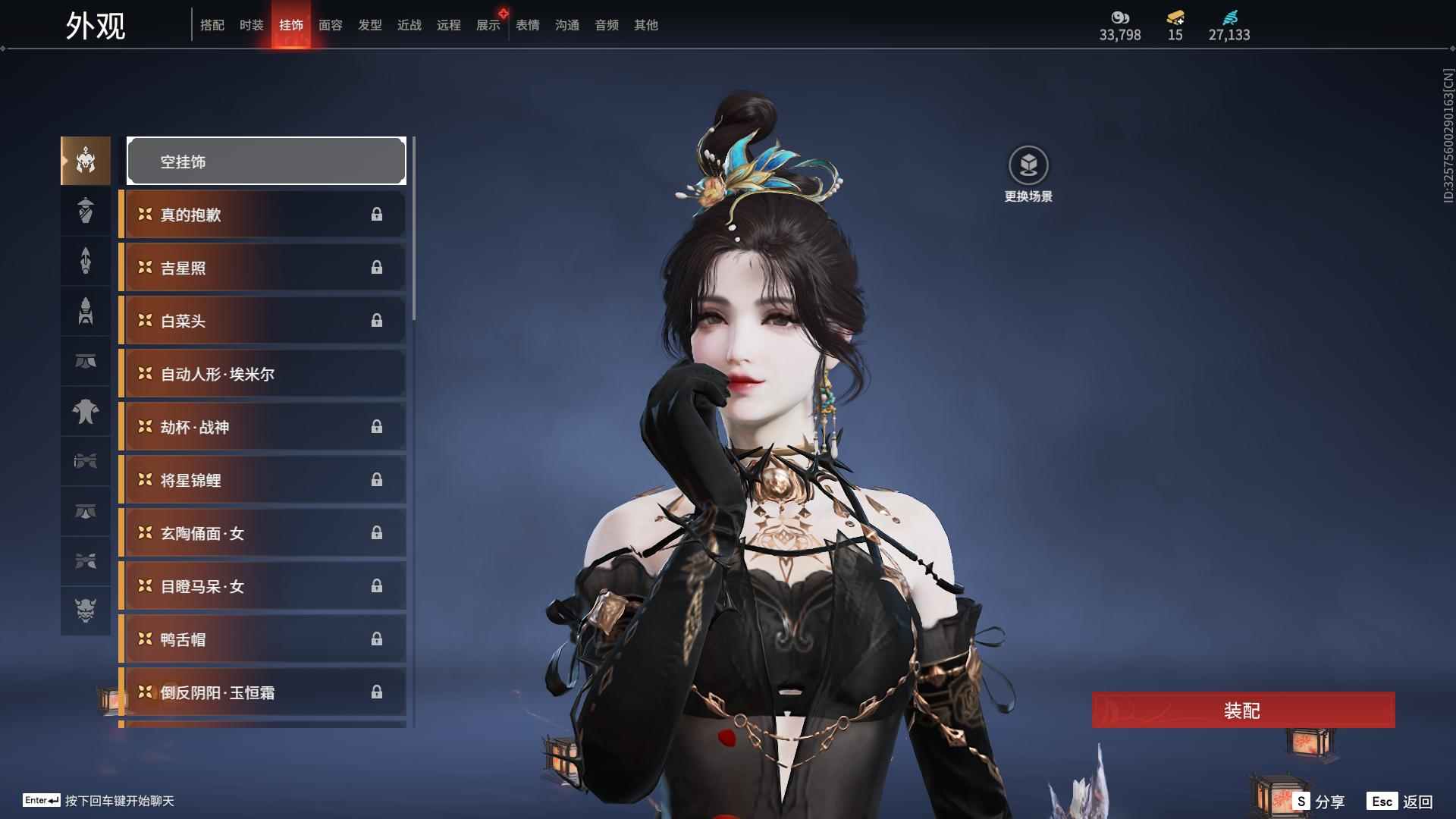Select 自动人形·埃米尔 from the list
The width and height of the screenshot is (1456, 819).
point(263,374)
